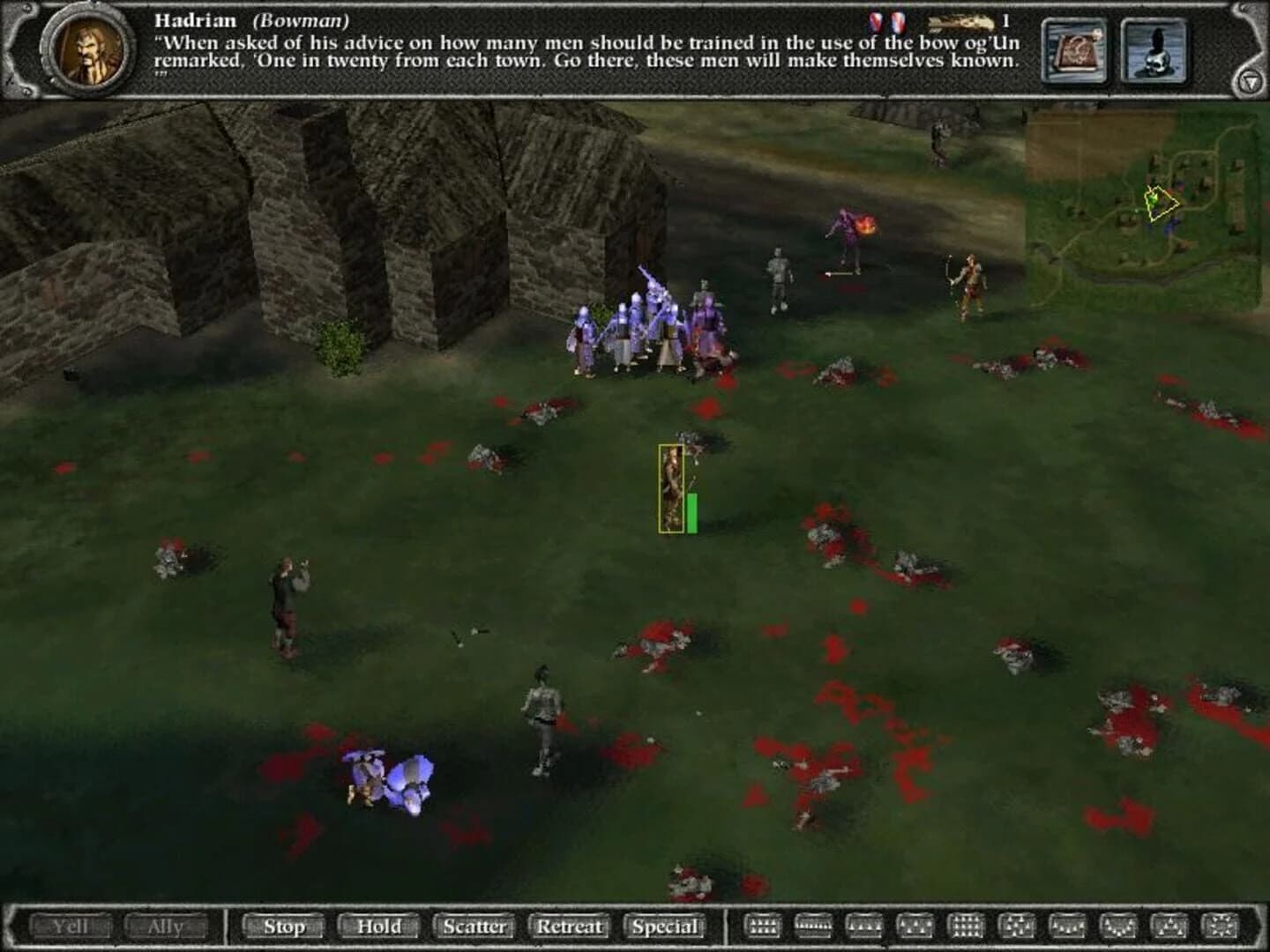This screenshot has width=1270, height=952.
Task: Toggle the Scatter command
Action: click(x=474, y=927)
